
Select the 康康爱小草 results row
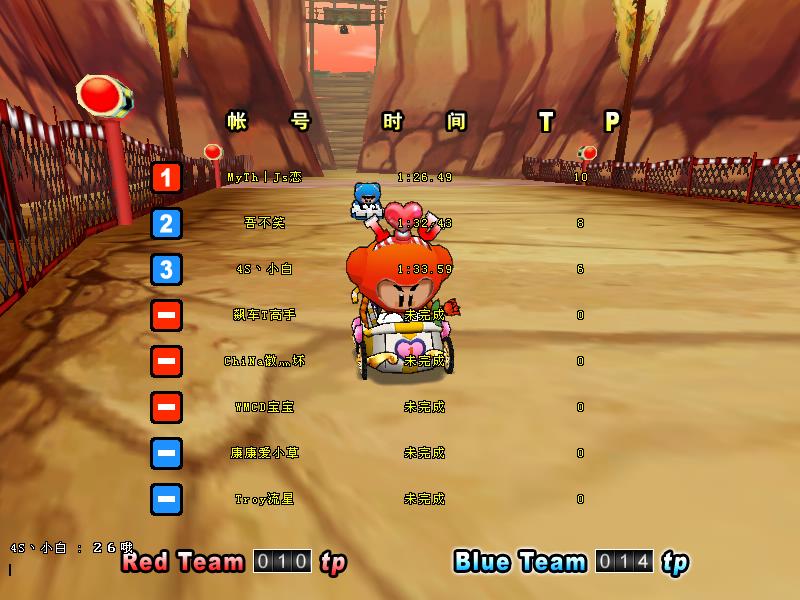[264, 453]
